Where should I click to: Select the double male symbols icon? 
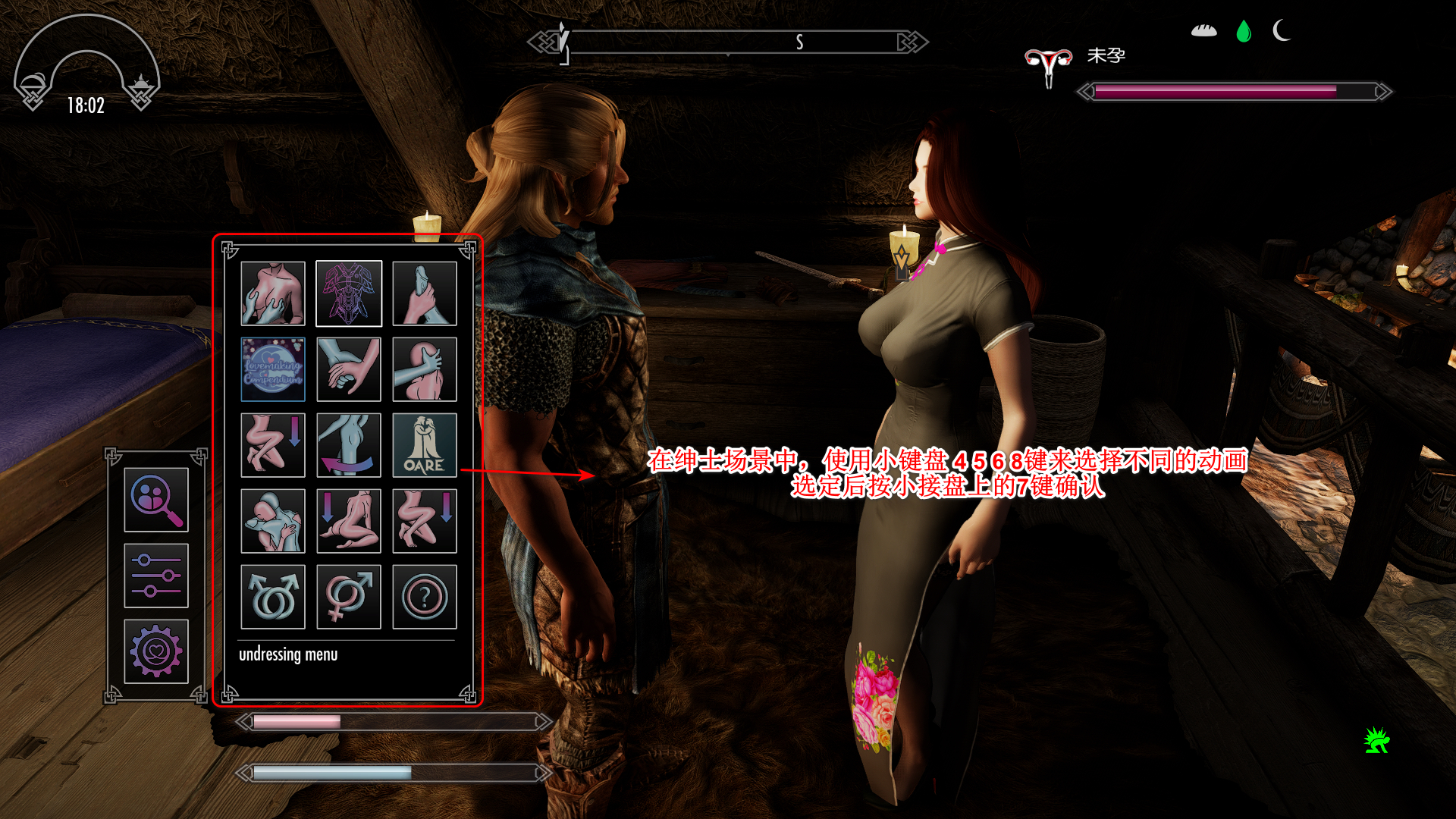[273, 597]
